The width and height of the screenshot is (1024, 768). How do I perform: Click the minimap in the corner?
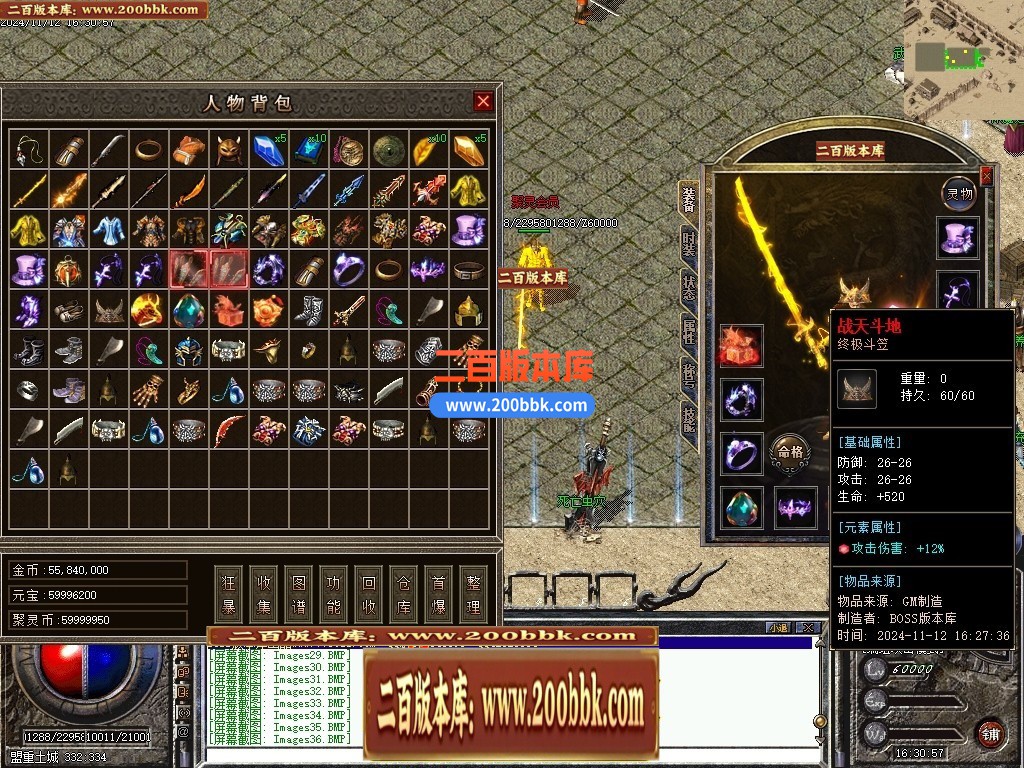point(963,58)
